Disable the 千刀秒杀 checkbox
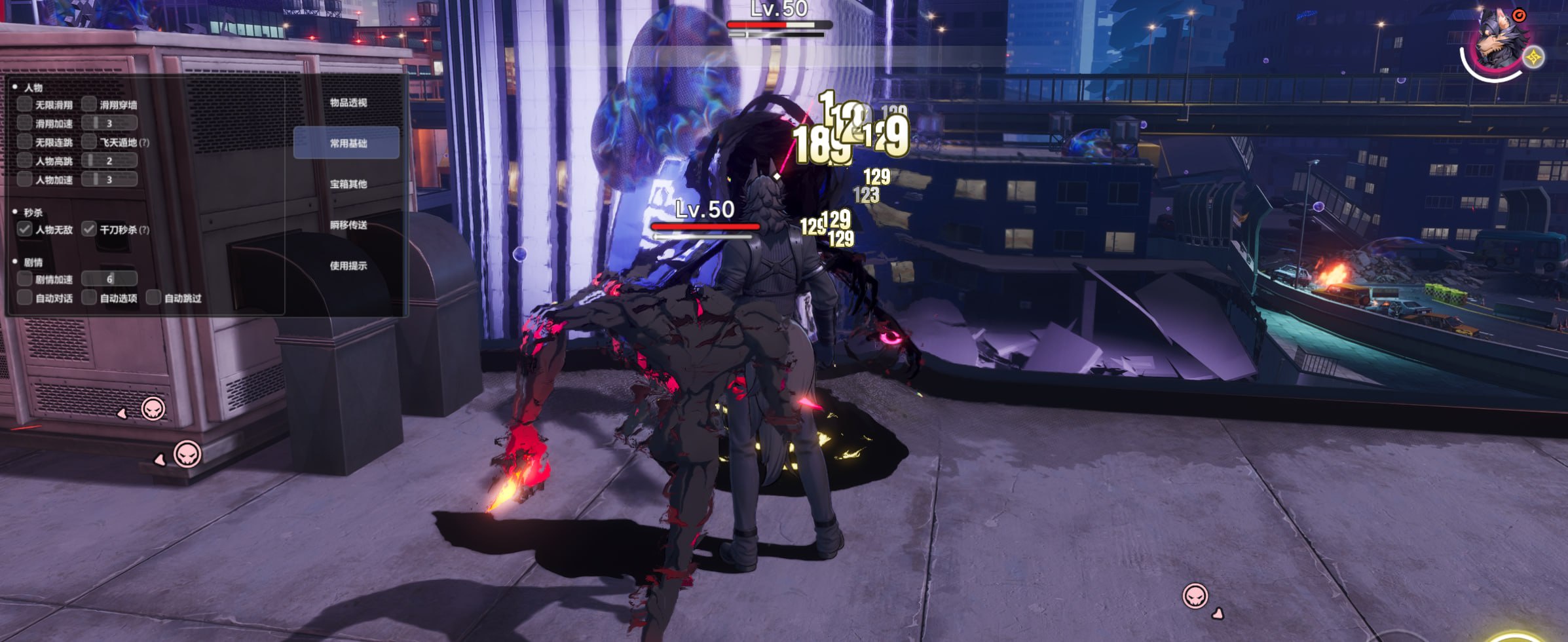Image resolution: width=1568 pixels, height=642 pixels. click(89, 229)
